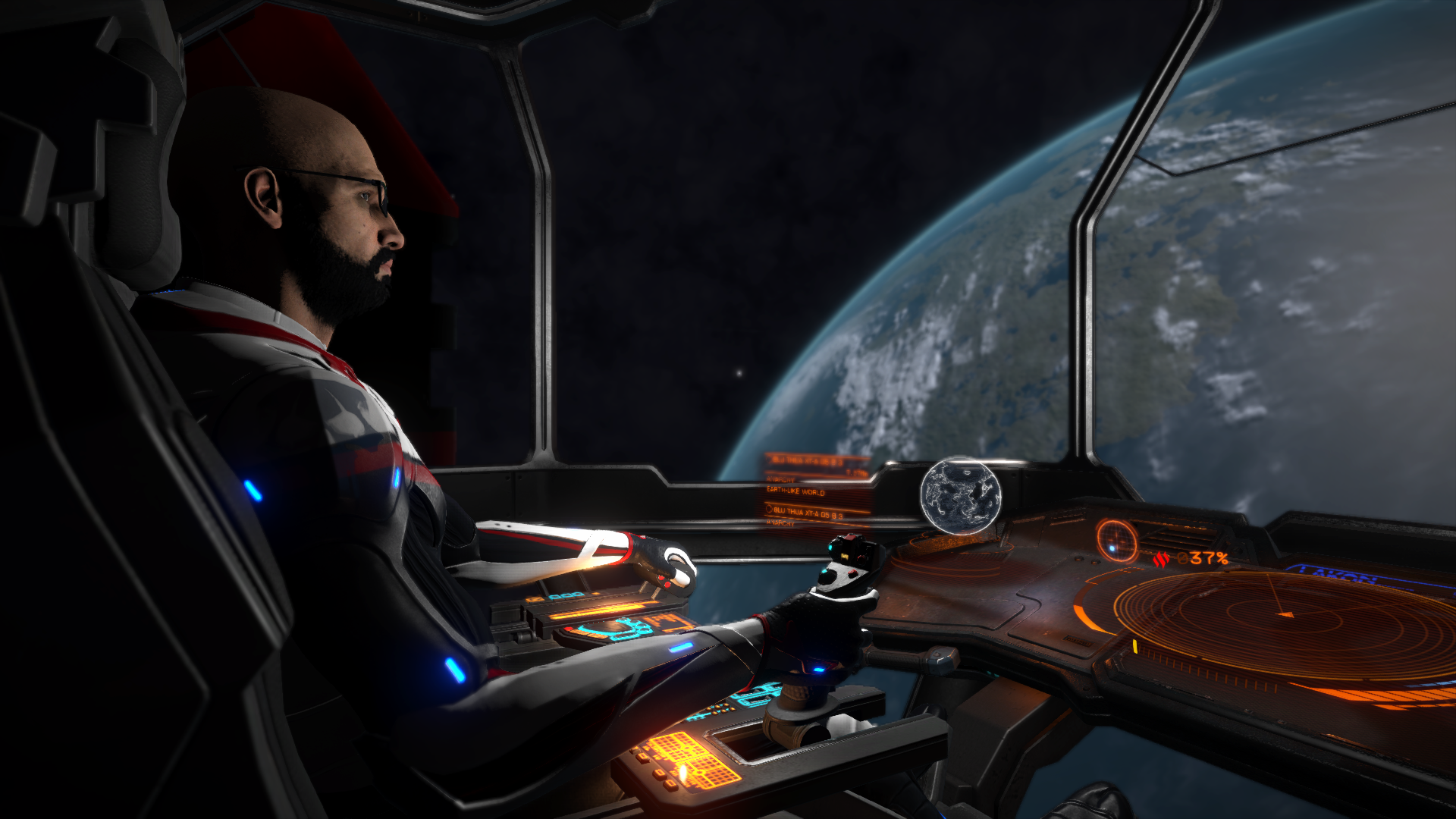The height and width of the screenshot is (819, 1456).
Task: Select the navigation compass circle
Action: (x=1116, y=540)
